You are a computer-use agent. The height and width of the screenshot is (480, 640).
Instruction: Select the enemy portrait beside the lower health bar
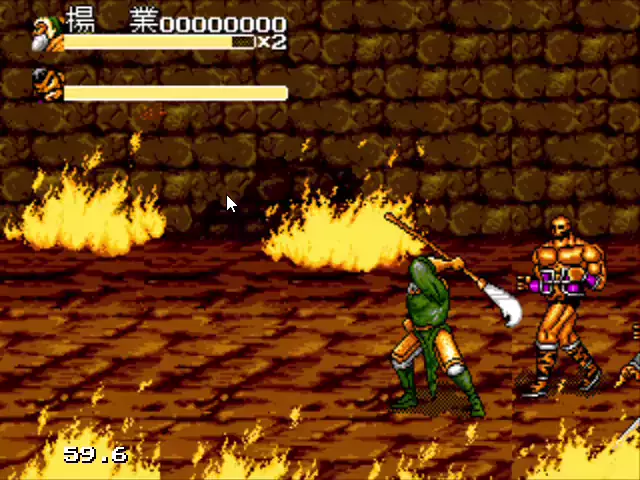tap(45, 81)
